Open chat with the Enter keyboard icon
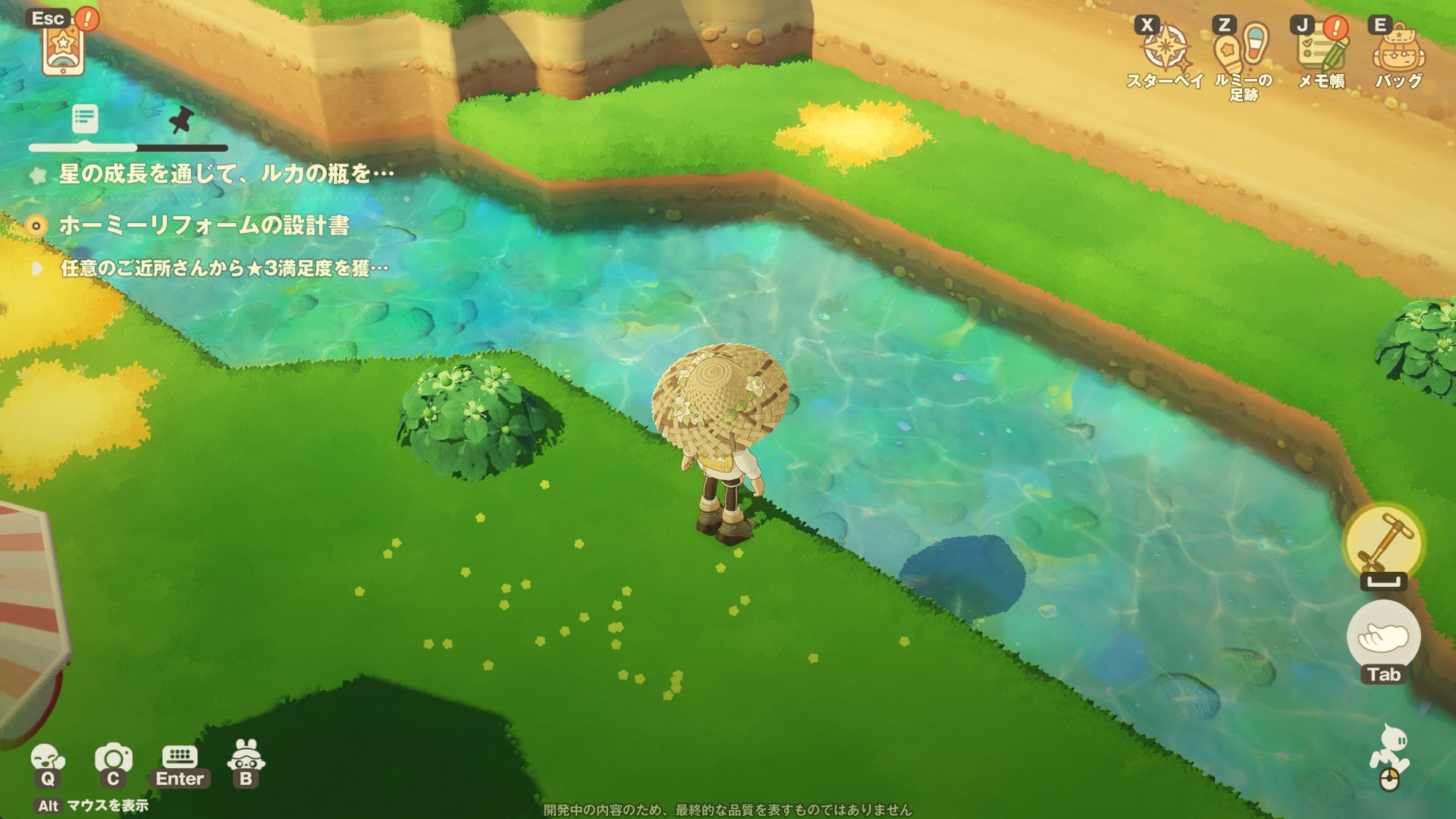 (180, 758)
